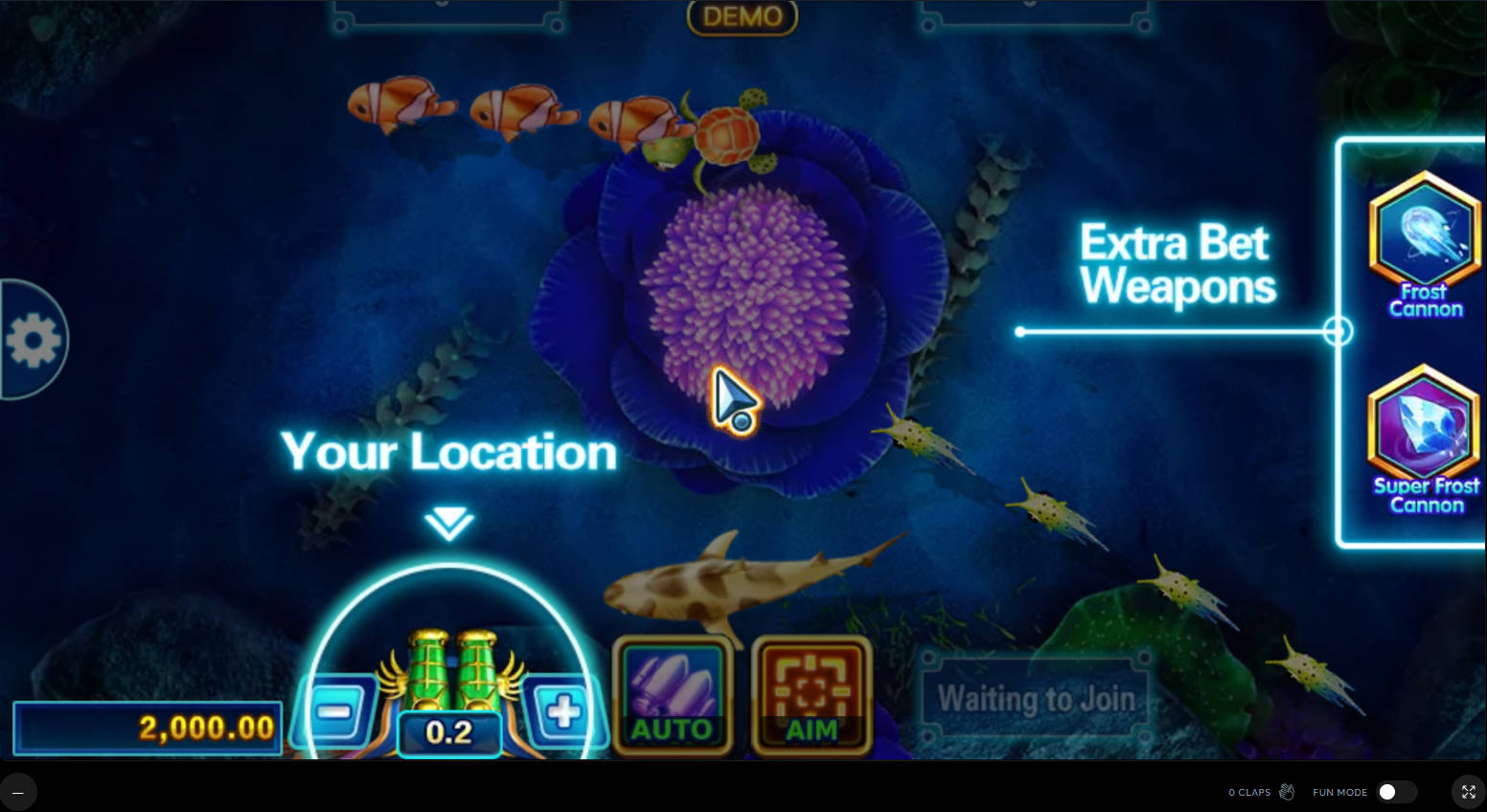Screen dimensions: 1487x812
Task: Click the clap hands icon
Action: [1287, 792]
